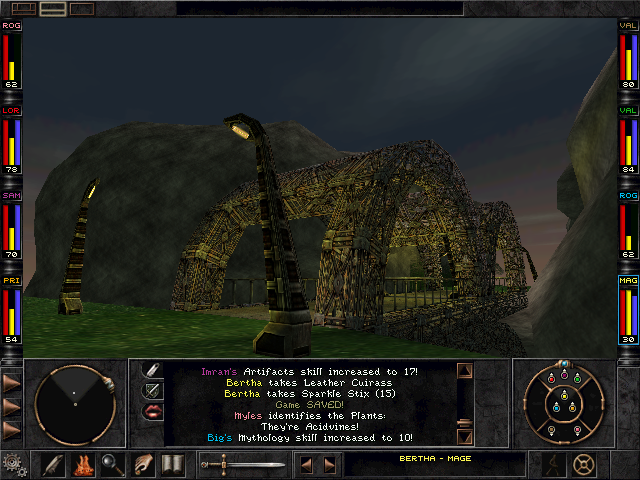Open the gear options menu
640x480 pixels.
[14, 465]
